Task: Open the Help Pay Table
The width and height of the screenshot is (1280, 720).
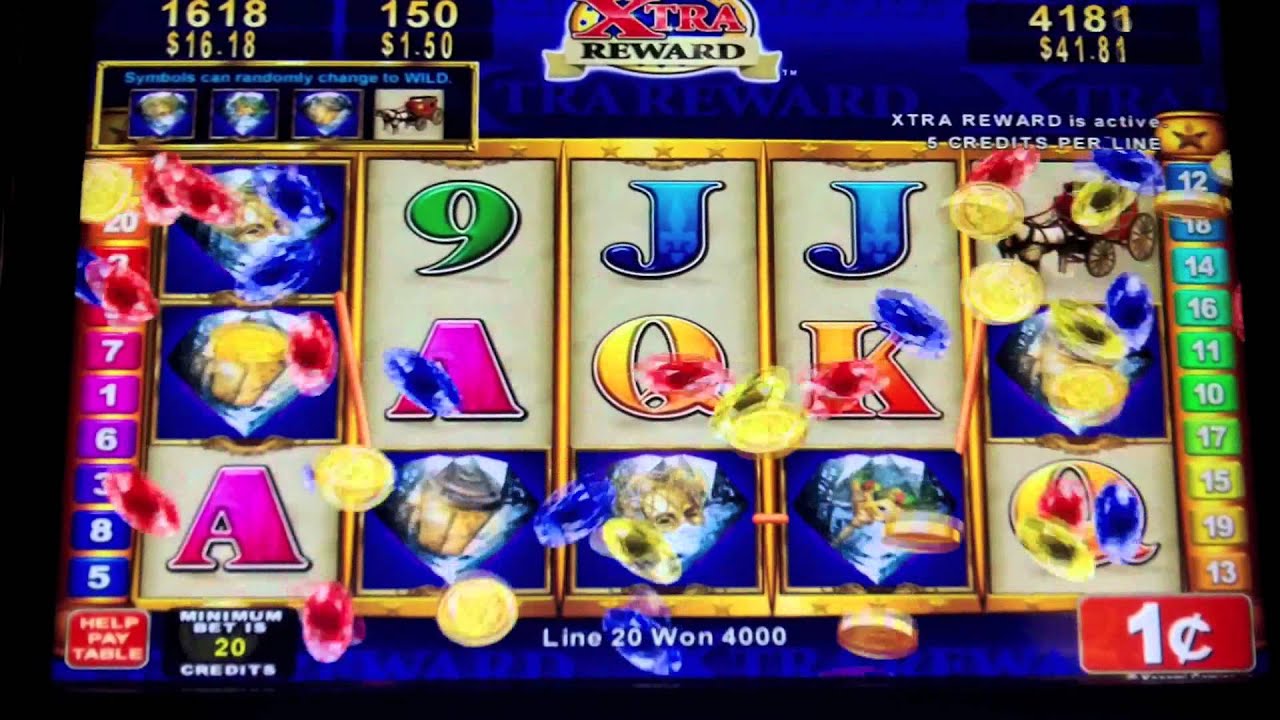Action: click(107, 638)
